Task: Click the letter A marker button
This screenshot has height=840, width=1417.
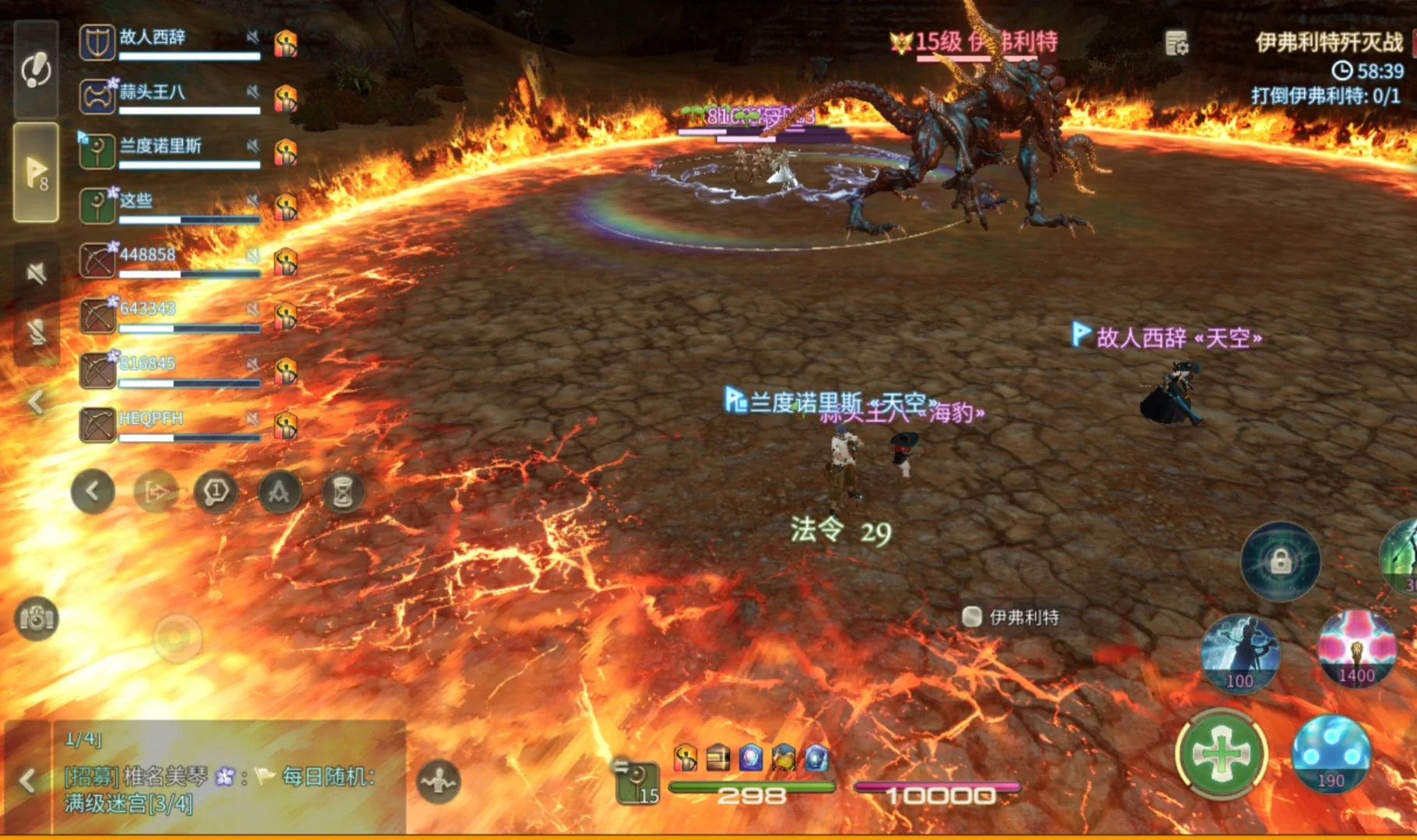Action: pos(279,492)
